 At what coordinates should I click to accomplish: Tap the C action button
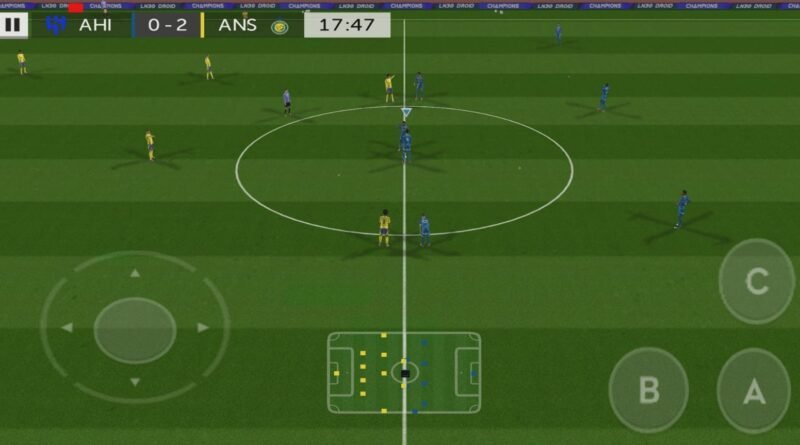point(756,281)
